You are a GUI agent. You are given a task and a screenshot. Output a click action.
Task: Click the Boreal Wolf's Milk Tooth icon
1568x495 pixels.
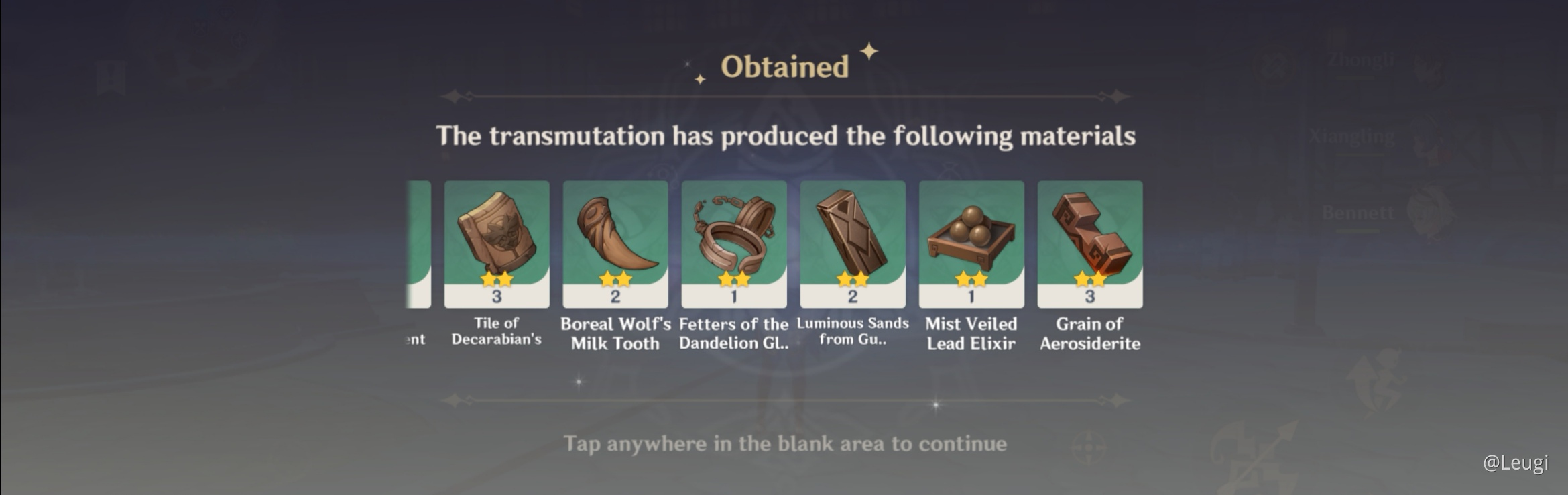(x=615, y=235)
